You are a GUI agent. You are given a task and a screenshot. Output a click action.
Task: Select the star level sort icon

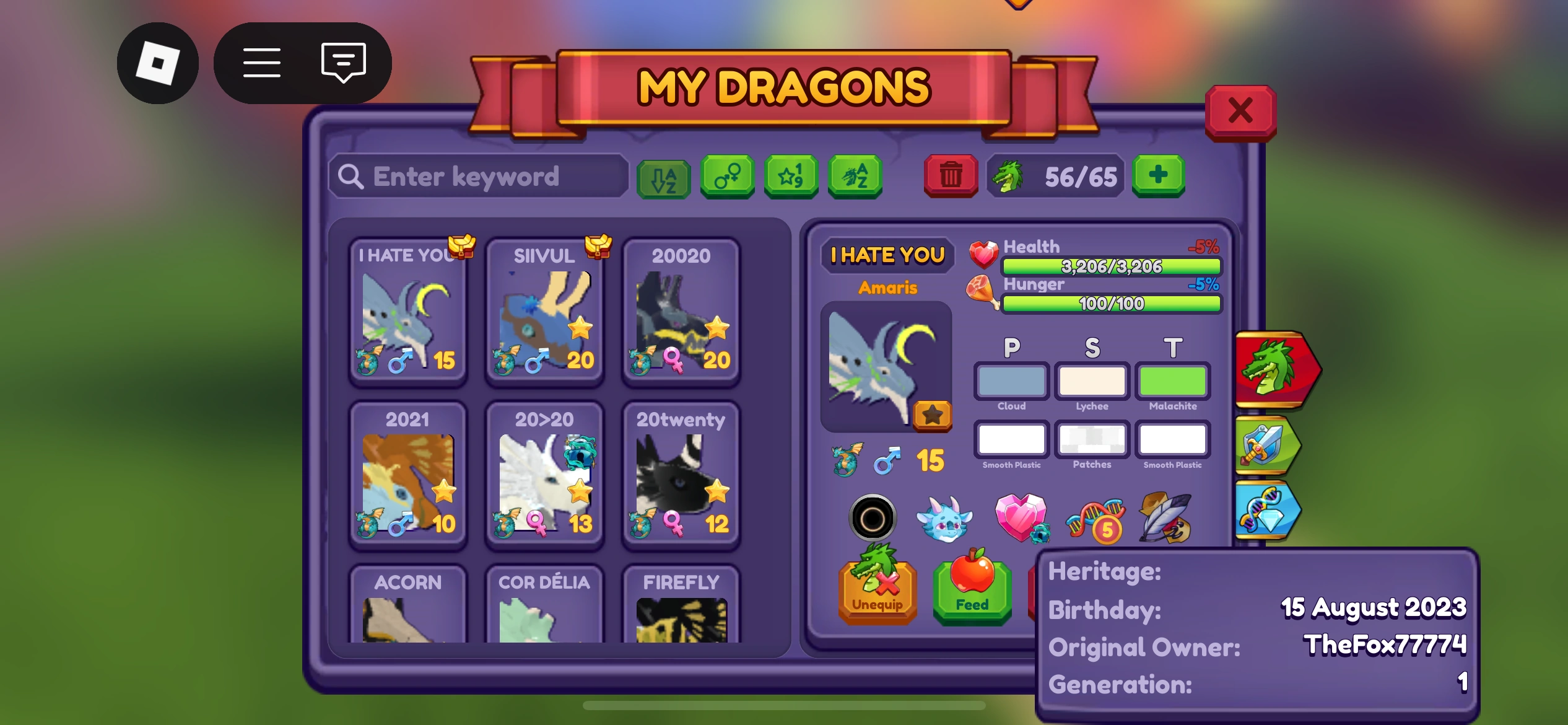pos(791,177)
